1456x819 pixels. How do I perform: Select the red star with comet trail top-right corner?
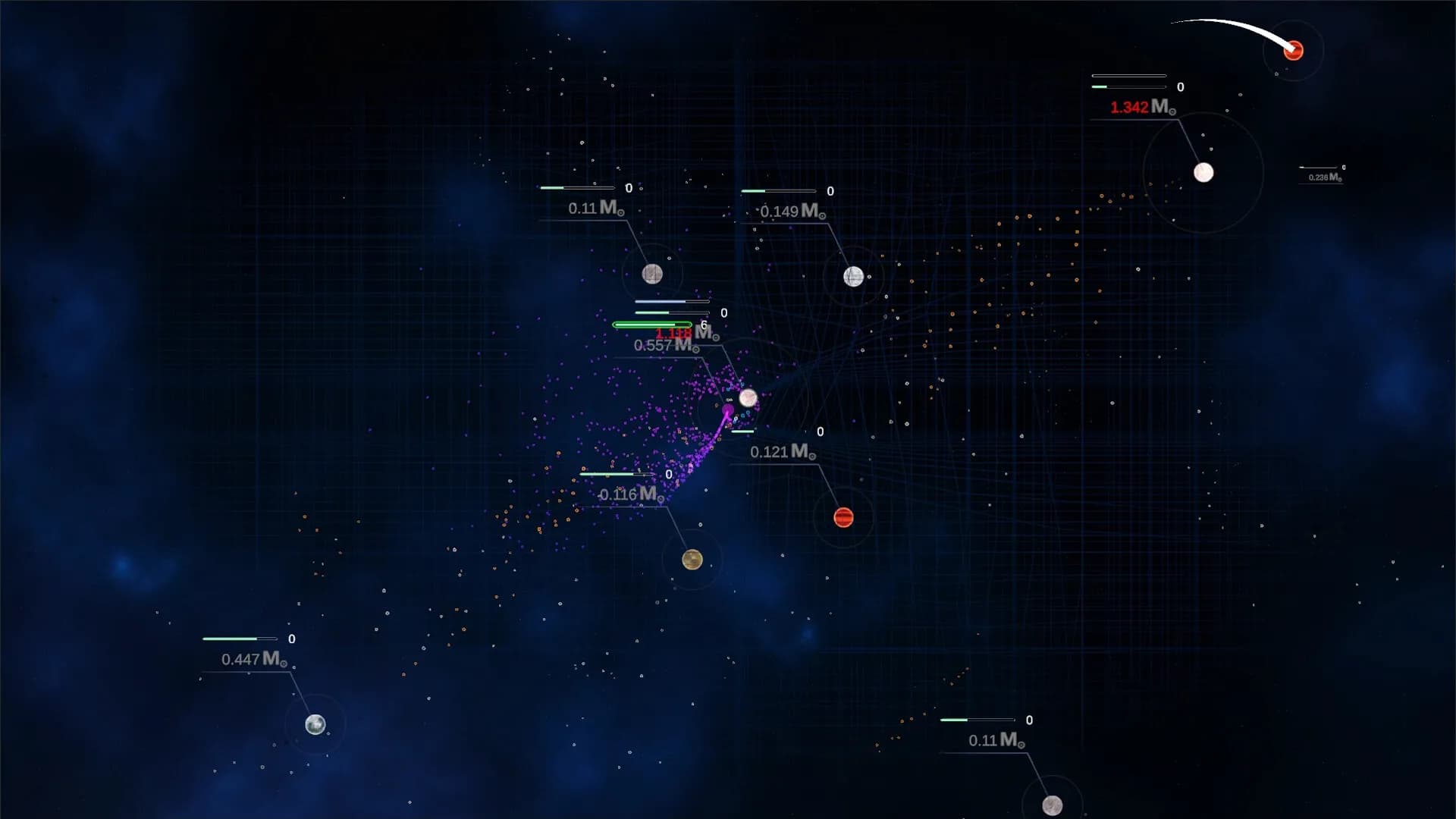(x=1292, y=50)
